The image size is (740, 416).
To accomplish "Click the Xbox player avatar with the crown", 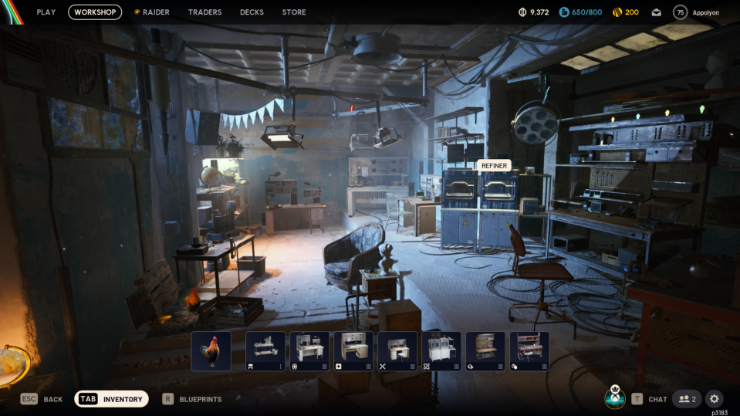I will click(614, 397).
